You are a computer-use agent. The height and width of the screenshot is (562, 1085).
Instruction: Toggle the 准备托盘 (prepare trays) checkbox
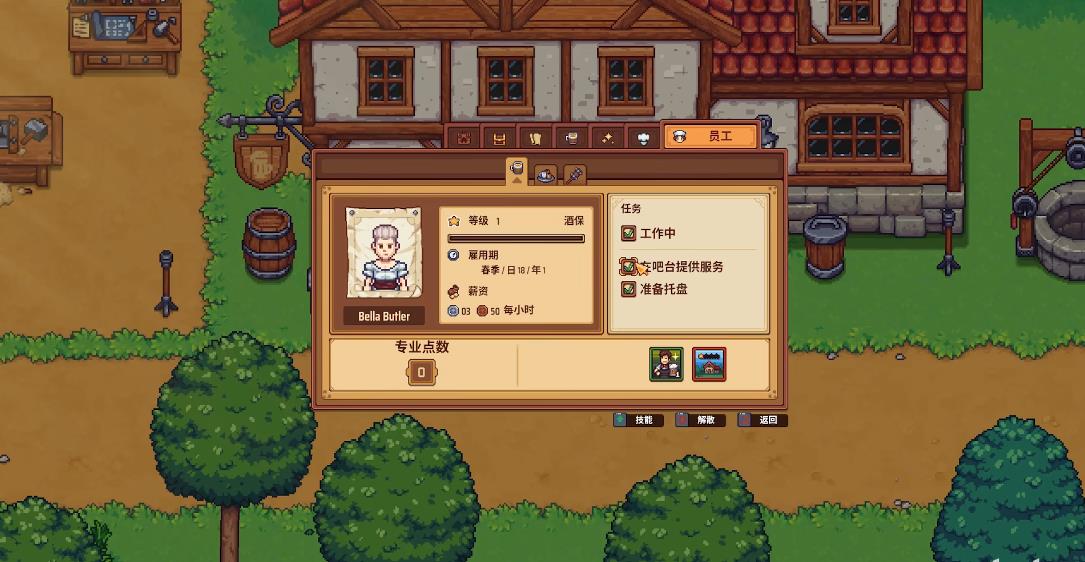[628, 289]
